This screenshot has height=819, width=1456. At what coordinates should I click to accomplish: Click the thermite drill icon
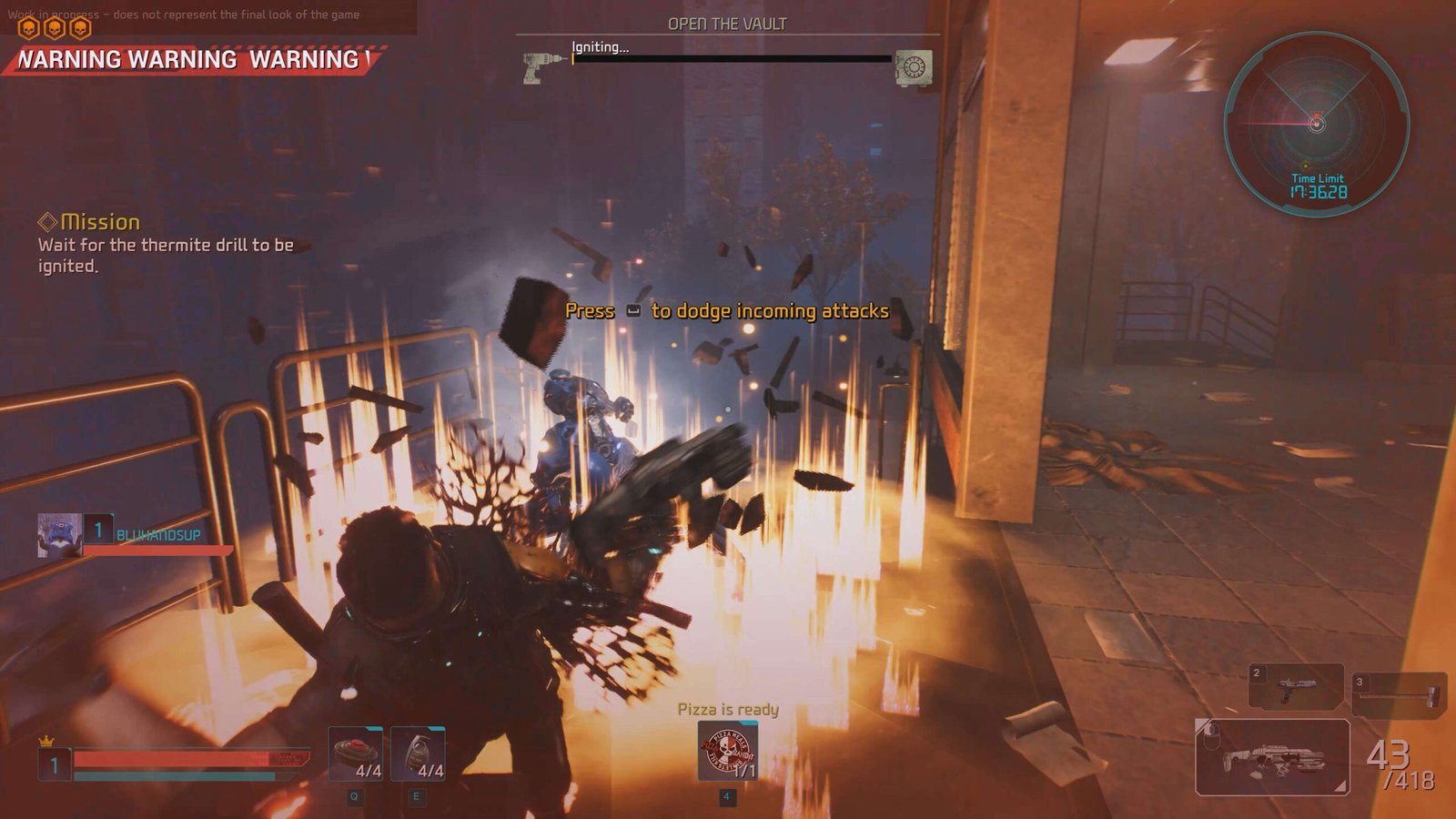point(543,66)
